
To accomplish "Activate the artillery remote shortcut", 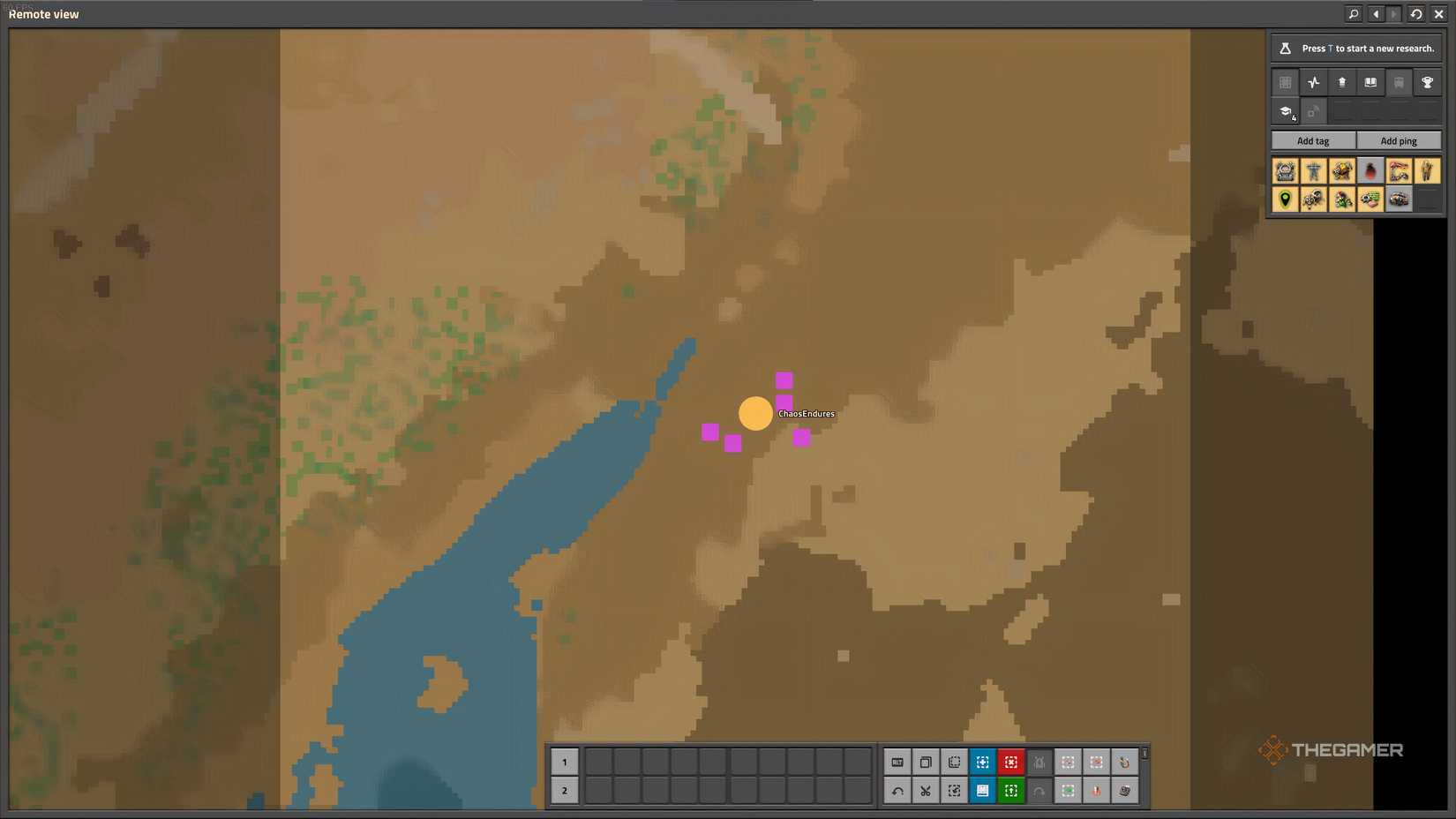I will [1126, 762].
